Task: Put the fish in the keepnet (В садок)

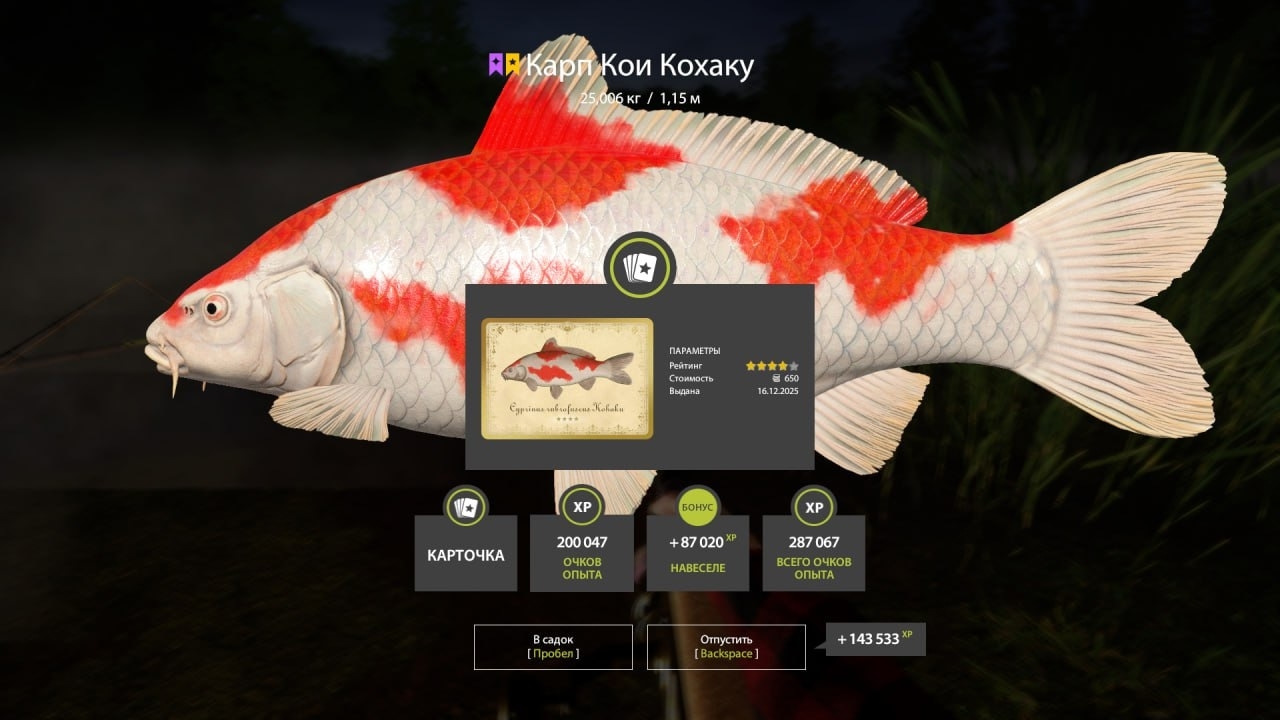Action: click(553, 646)
